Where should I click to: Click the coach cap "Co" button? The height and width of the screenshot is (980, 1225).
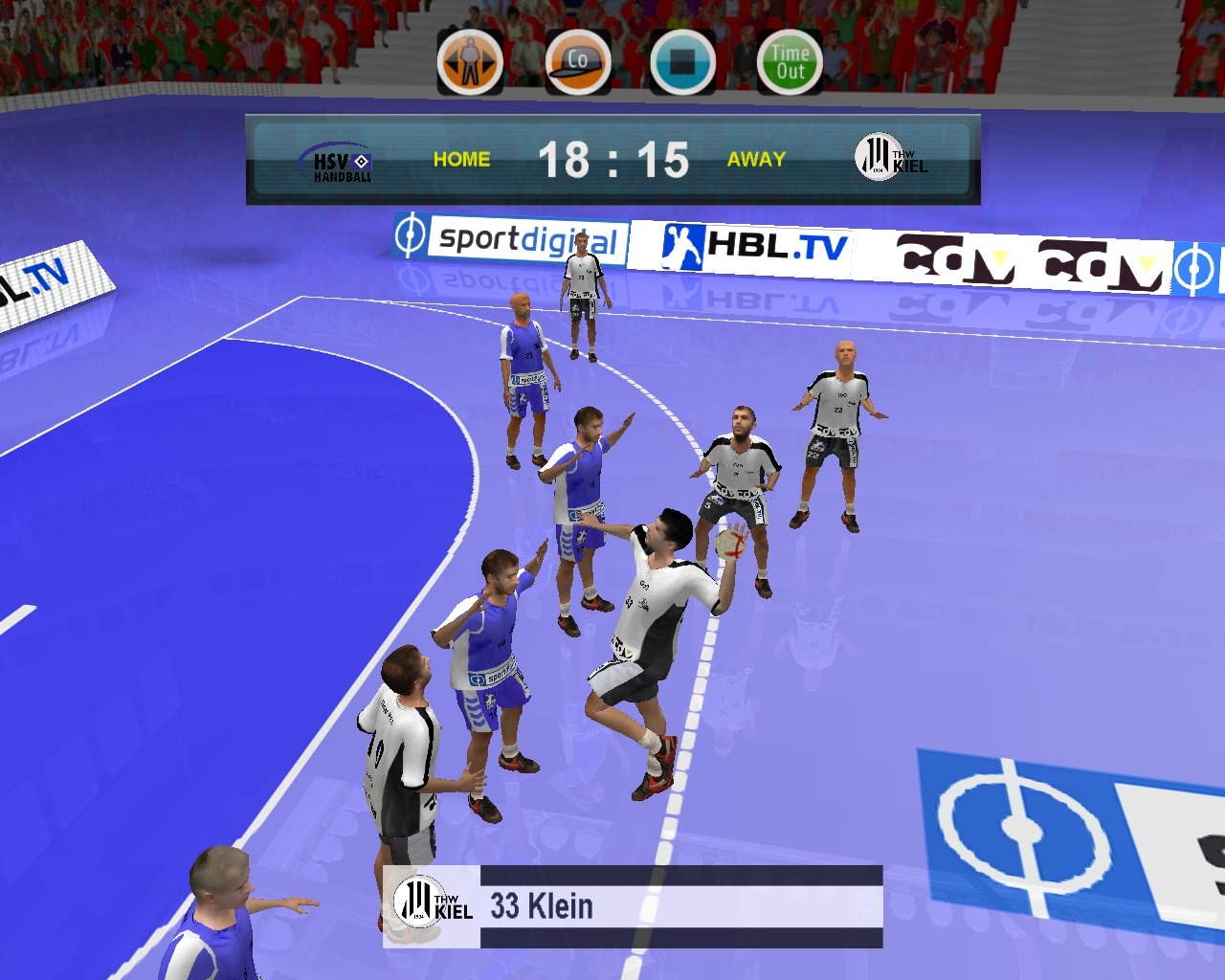coord(578,63)
